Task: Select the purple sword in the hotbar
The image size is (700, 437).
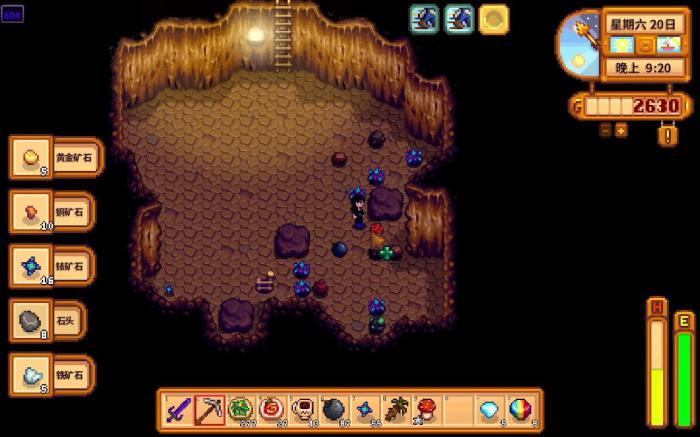Action: point(178,409)
